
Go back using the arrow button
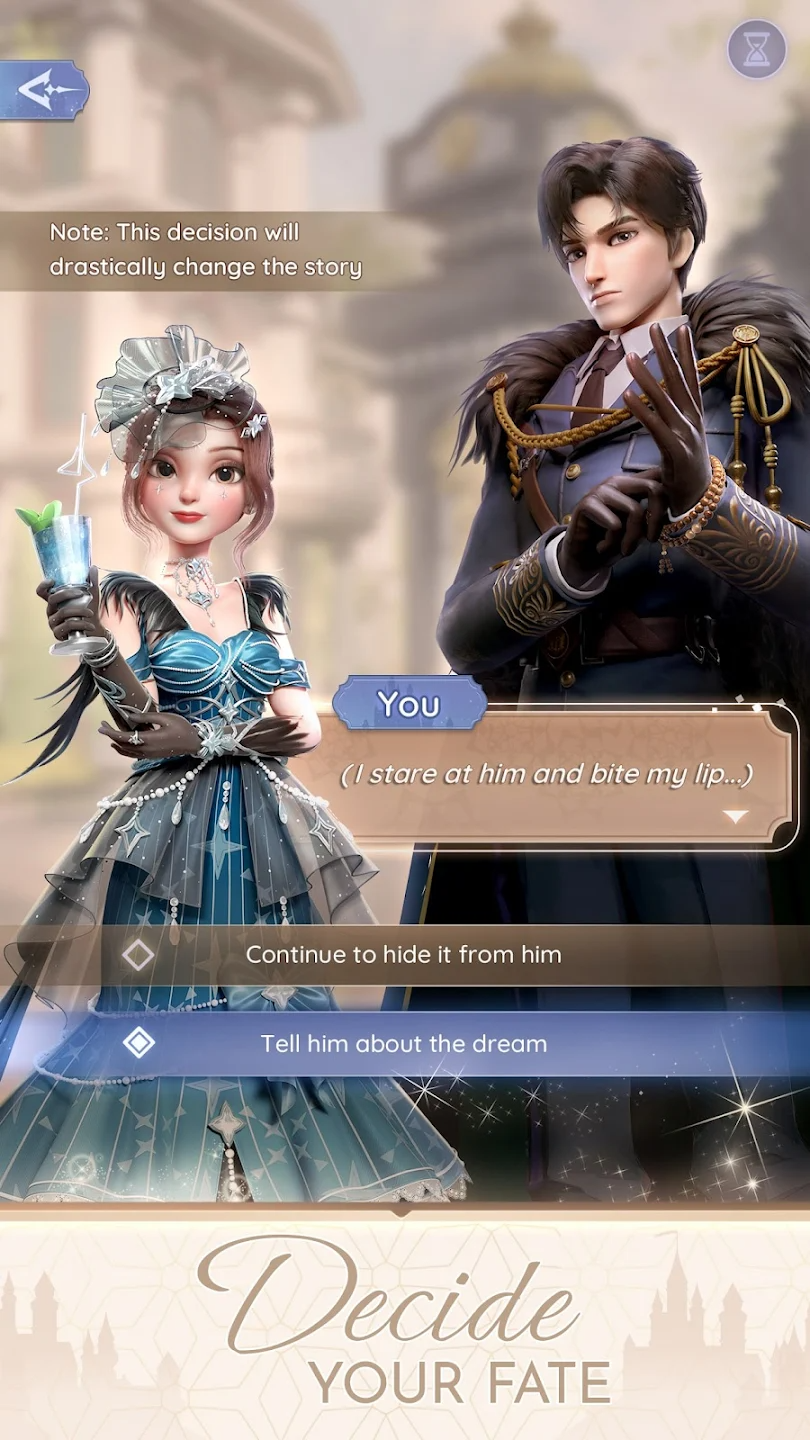click(x=43, y=91)
